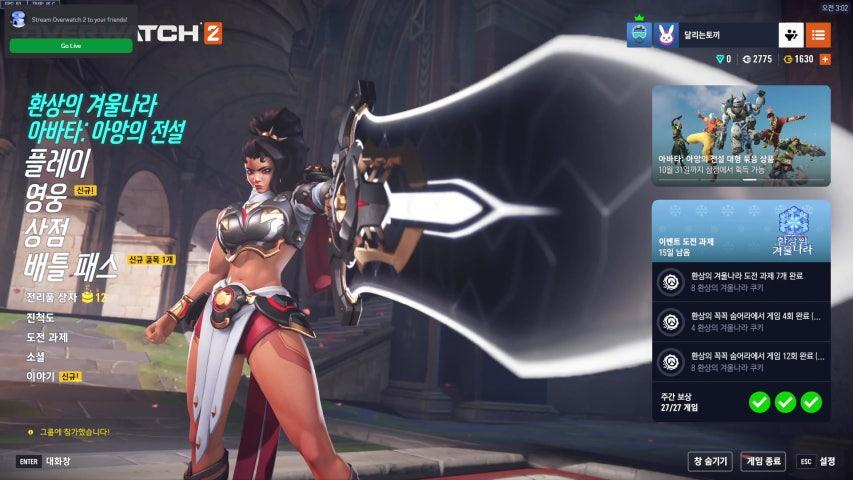The image size is (853, 480).
Task: Click 창 숨기기 to hide the window
Action: click(709, 461)
